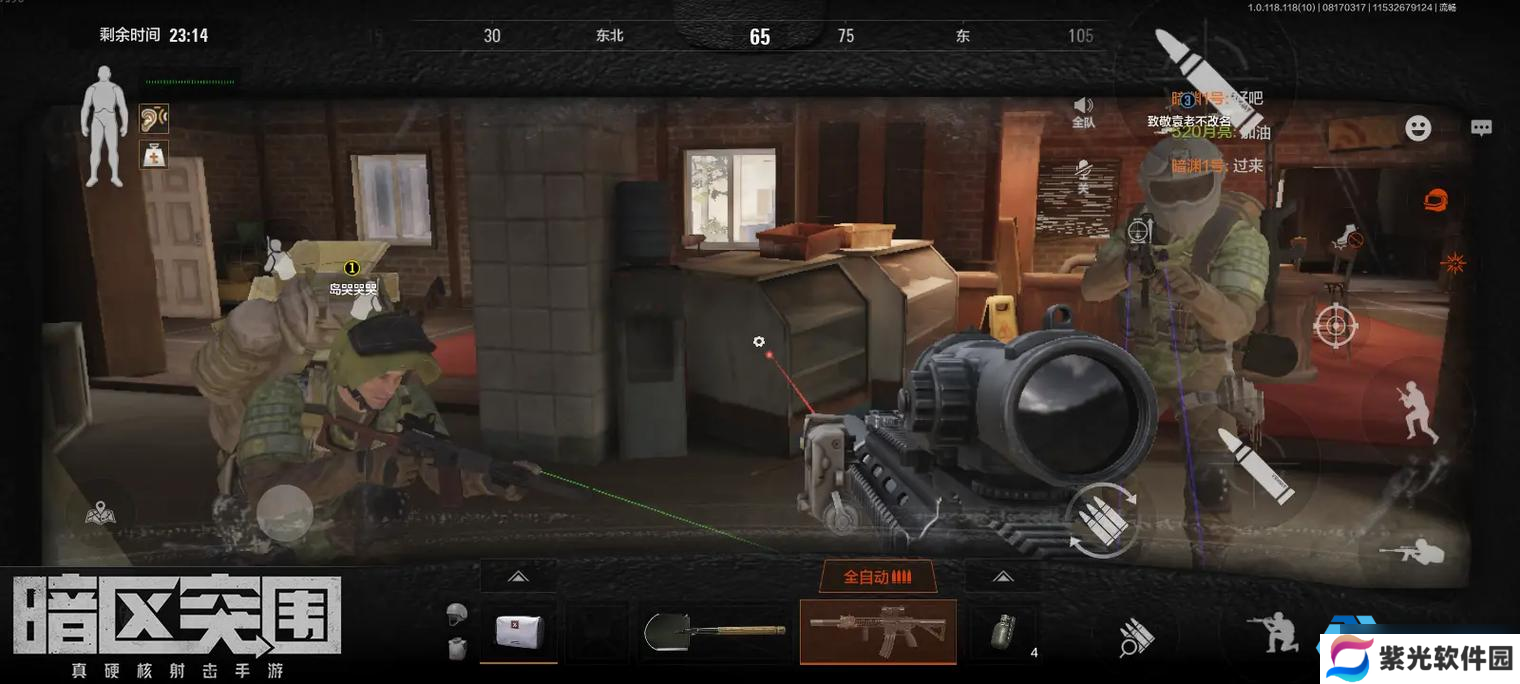Open the chat message bubble
The image size is (1520, 684).
(x=1481, y=128)
